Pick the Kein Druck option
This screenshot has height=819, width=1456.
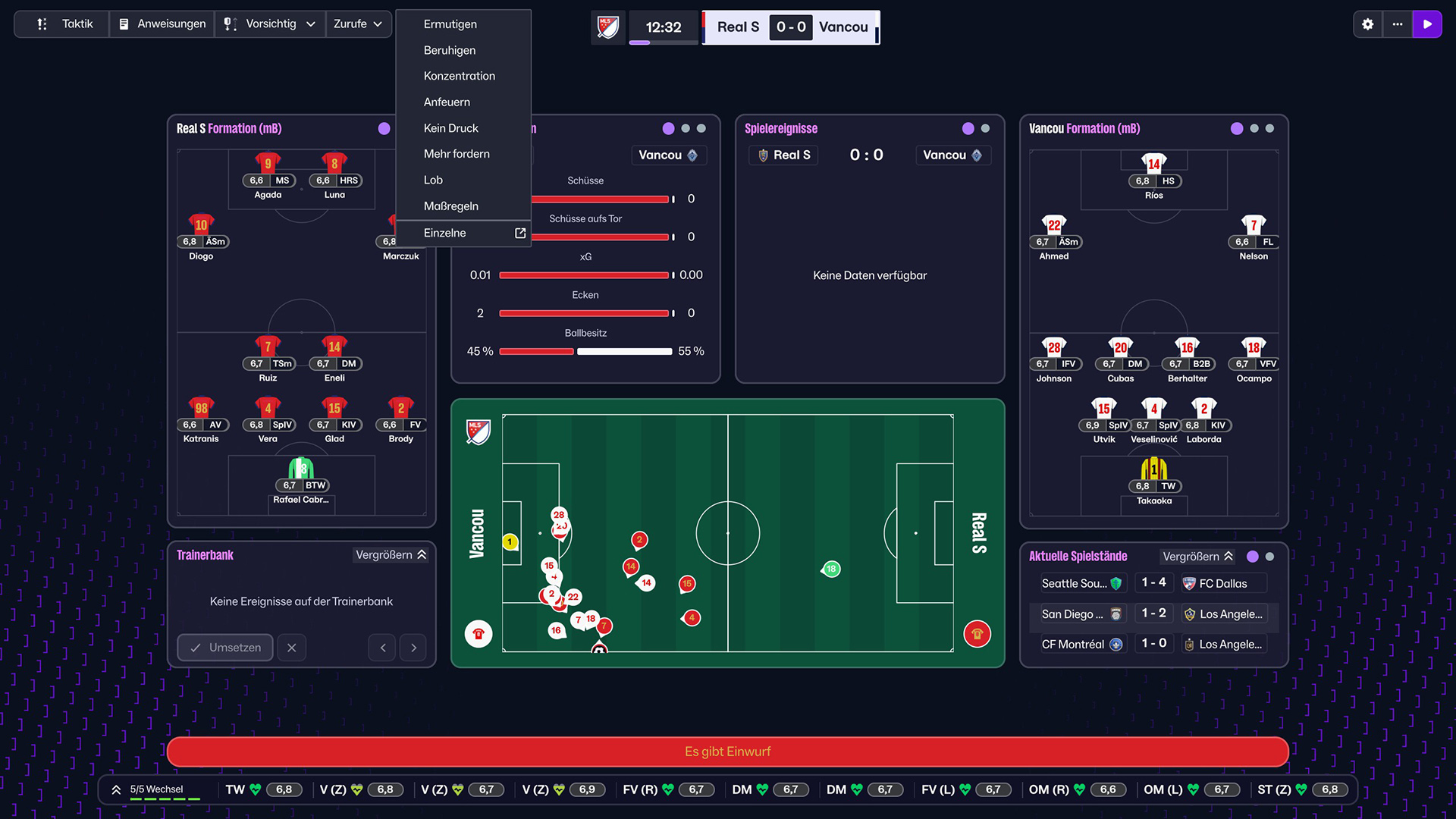click(451, 128)
